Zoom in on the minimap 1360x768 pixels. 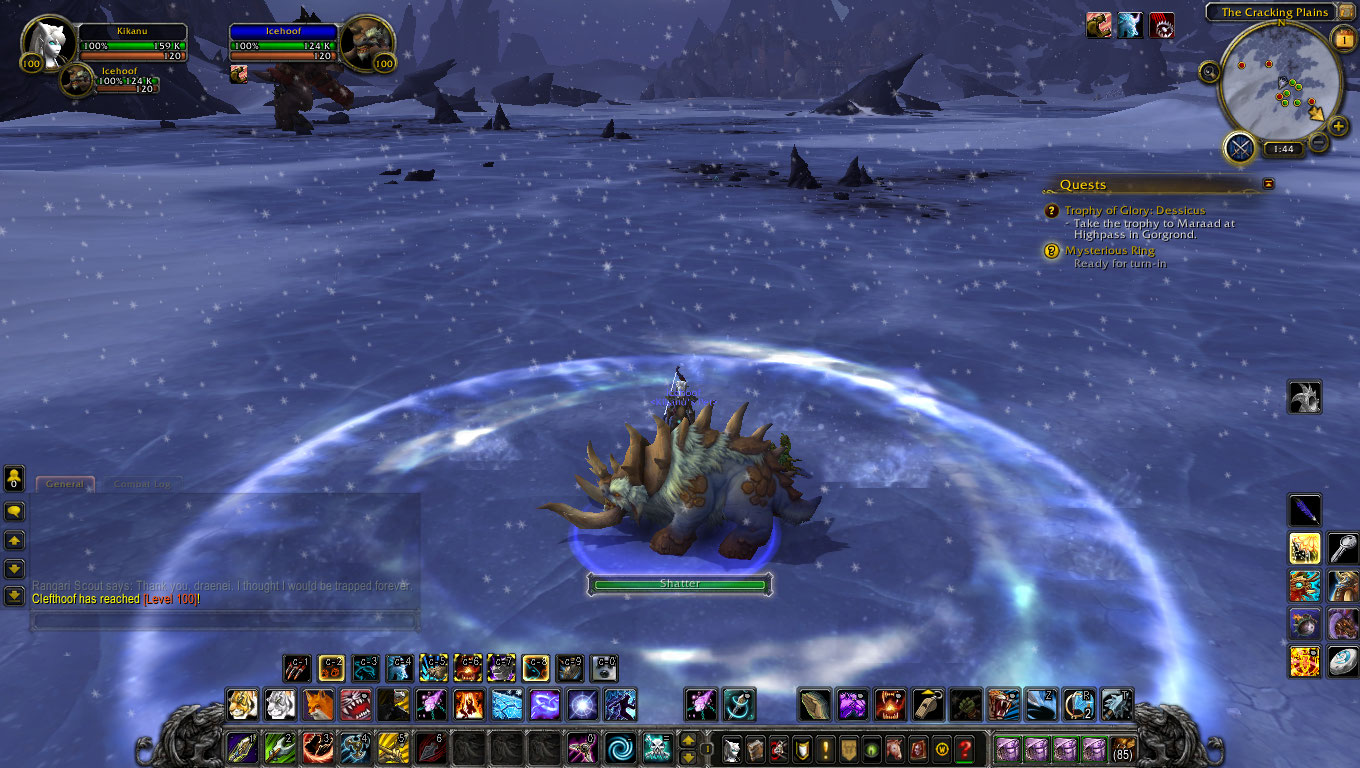pyautogui.click(x=1339, y=128)
